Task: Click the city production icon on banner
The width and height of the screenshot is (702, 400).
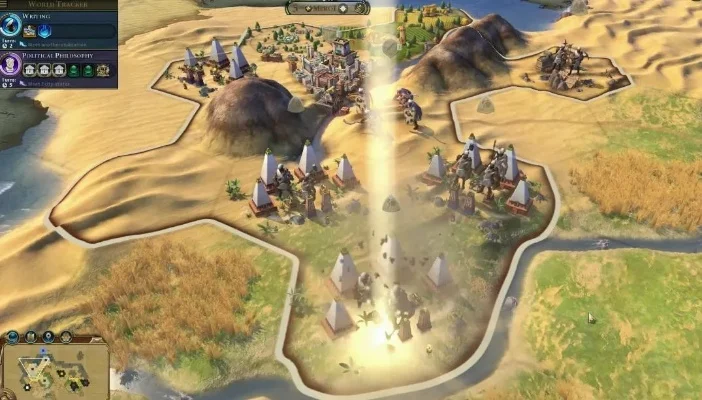Action: [x=360, y=8]
